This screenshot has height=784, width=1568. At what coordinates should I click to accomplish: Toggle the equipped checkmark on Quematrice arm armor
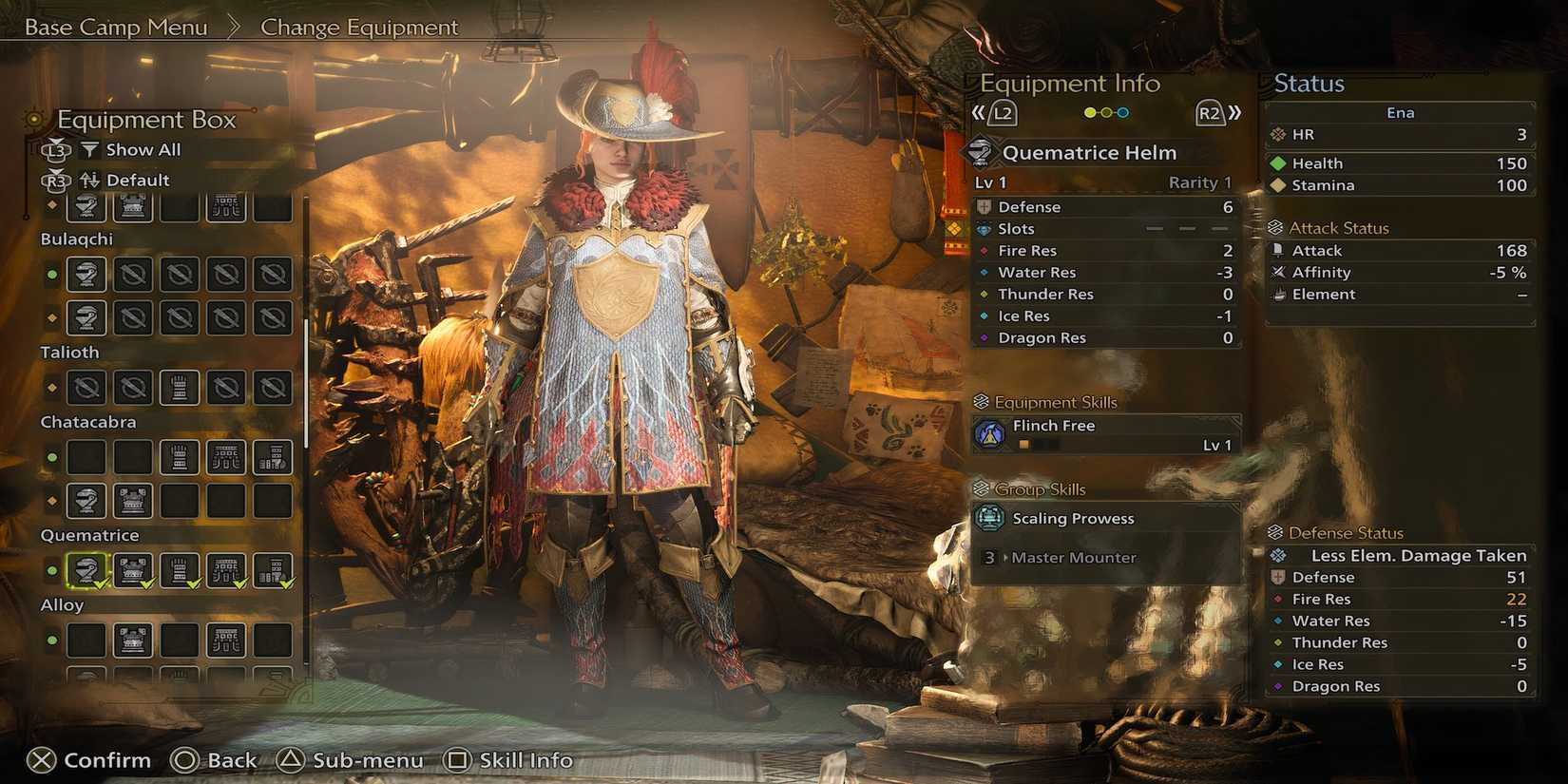pos(192,584)
